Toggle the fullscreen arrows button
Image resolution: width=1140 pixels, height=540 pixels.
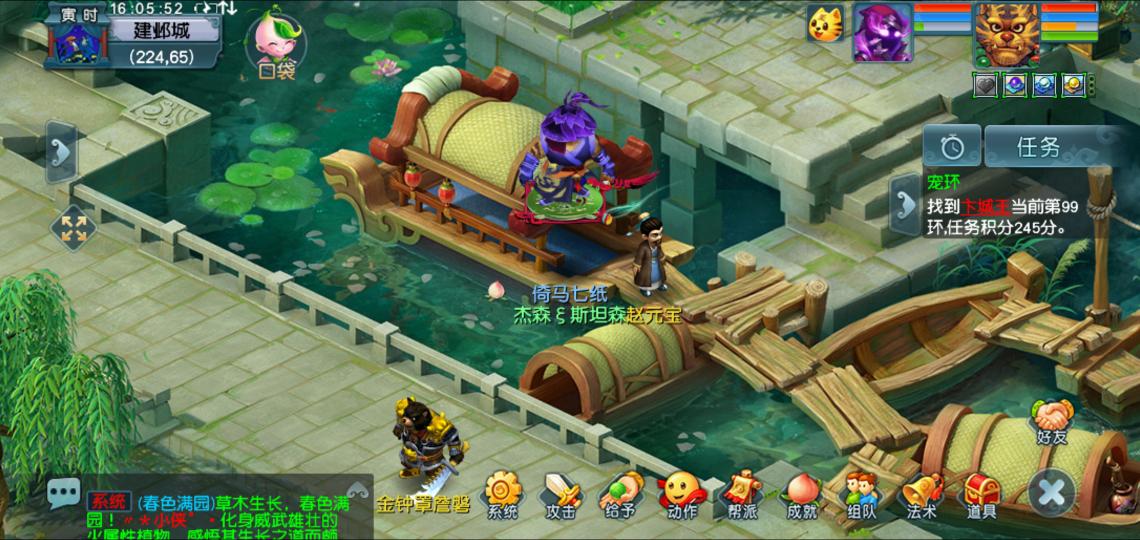click(73, 227)
